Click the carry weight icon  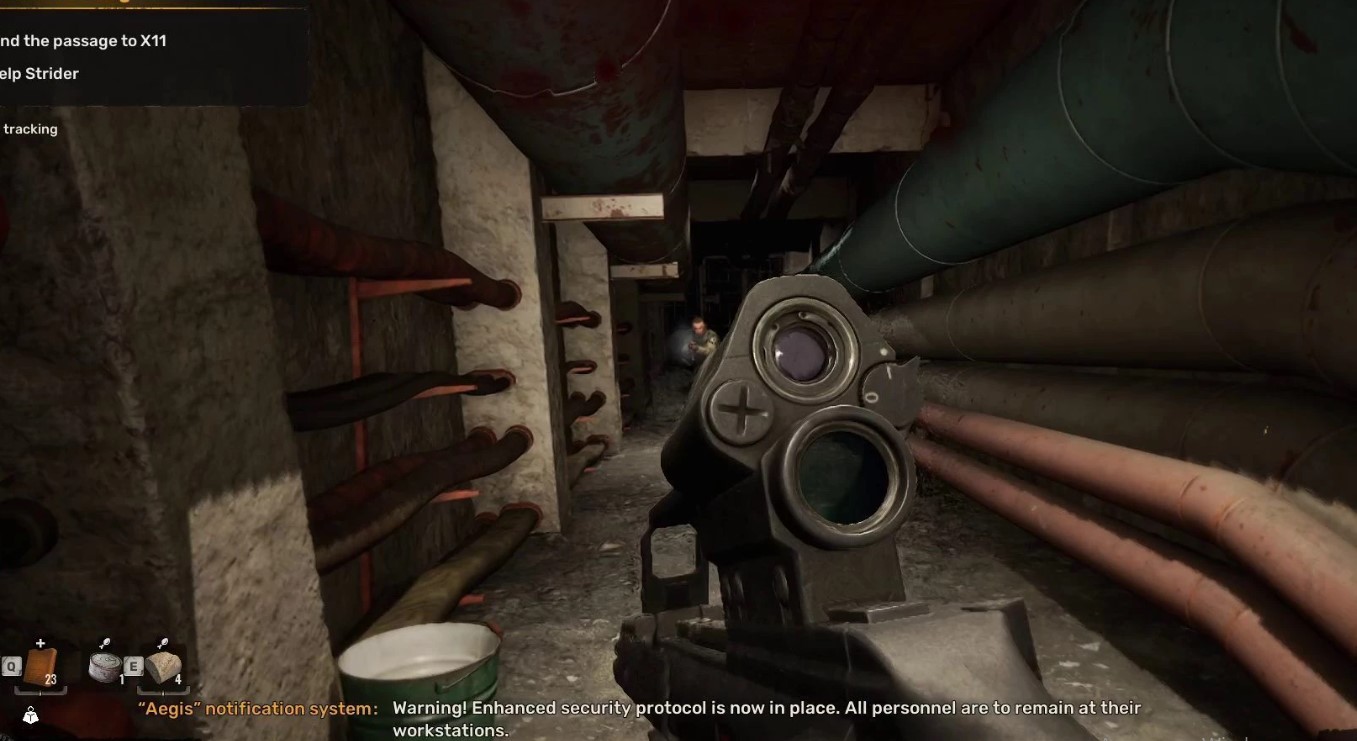tap(31, 716)
